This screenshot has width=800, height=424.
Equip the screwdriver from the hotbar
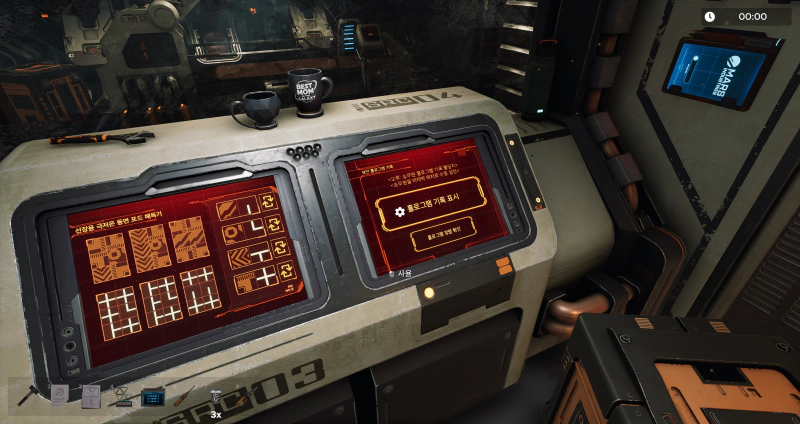pos(184,397)
